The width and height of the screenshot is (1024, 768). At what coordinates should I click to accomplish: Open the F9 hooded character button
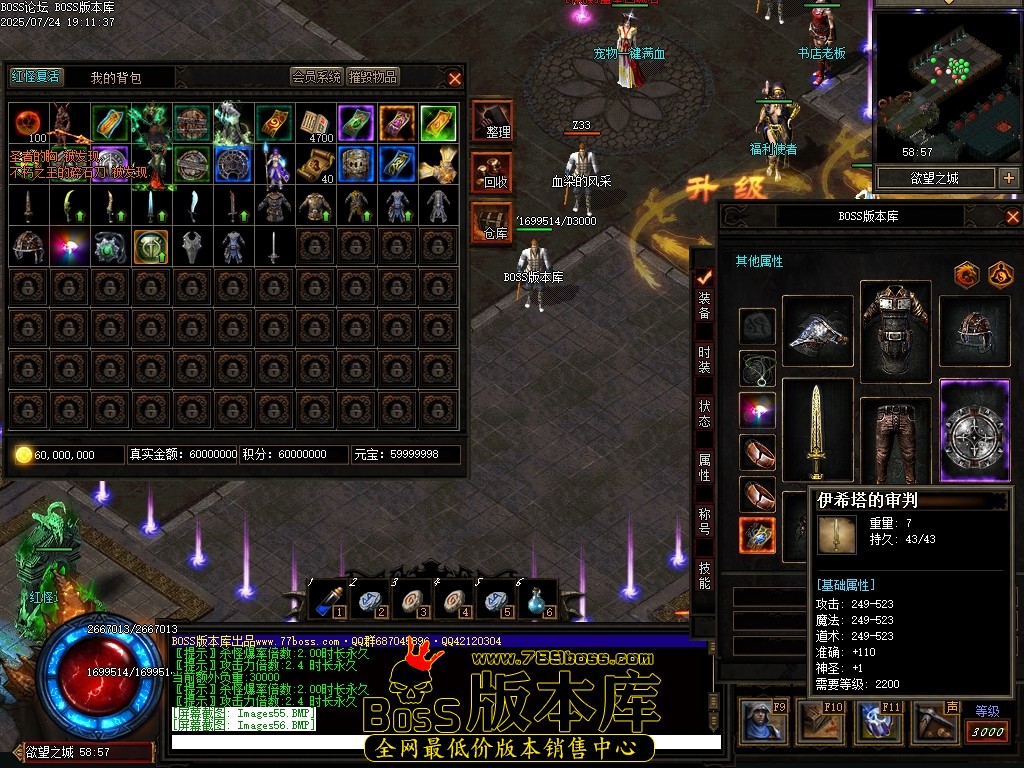pos(763,722)
